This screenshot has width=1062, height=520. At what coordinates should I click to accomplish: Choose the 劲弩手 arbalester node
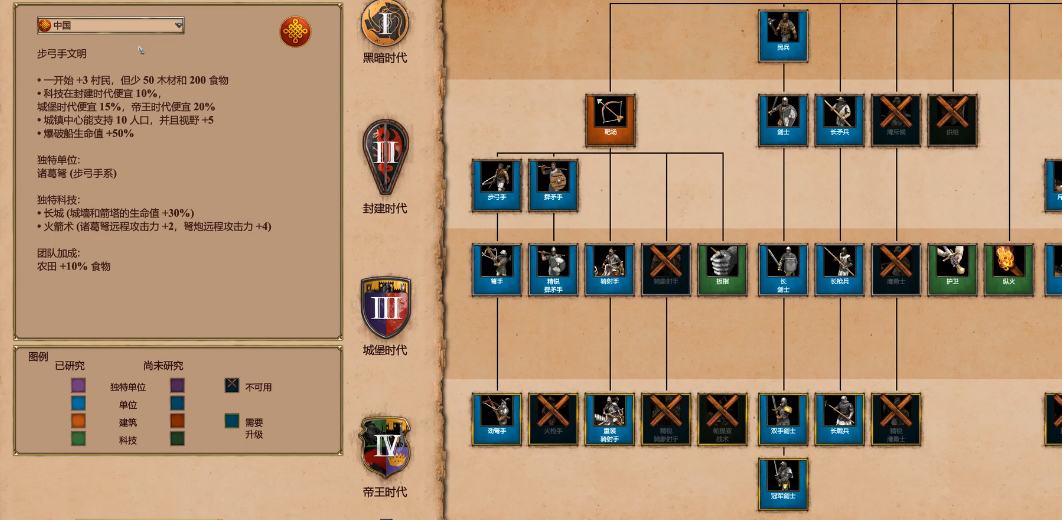point(497,418)
